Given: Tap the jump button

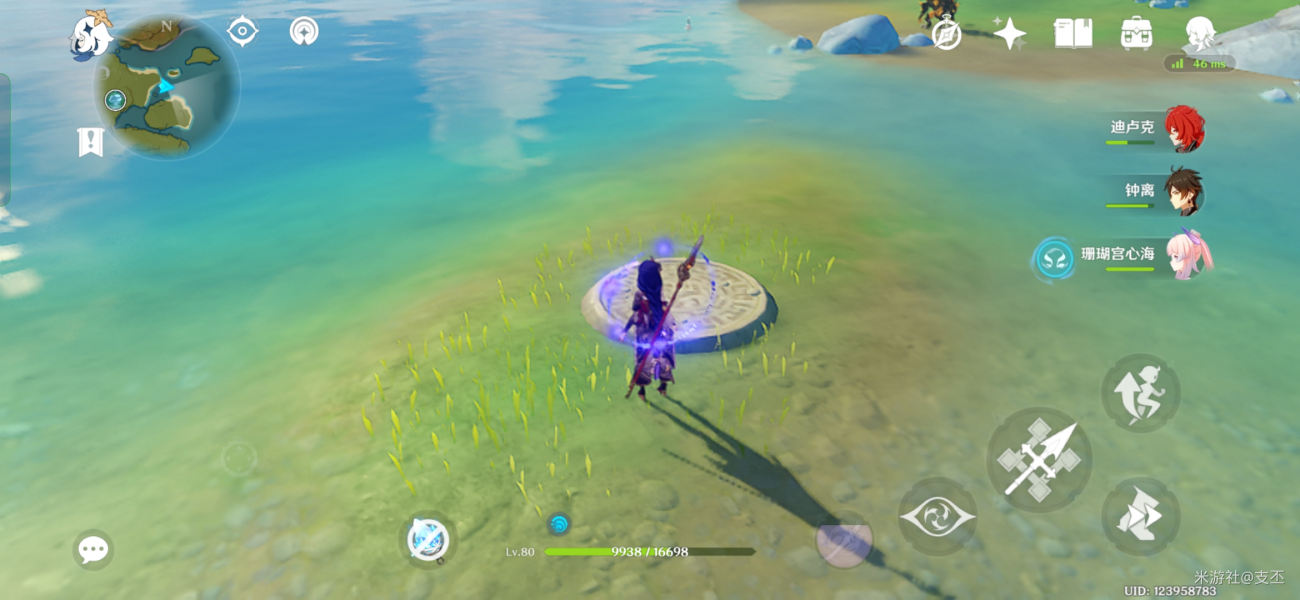Looking at the screenshot, I should click(x=1140, y=516).
